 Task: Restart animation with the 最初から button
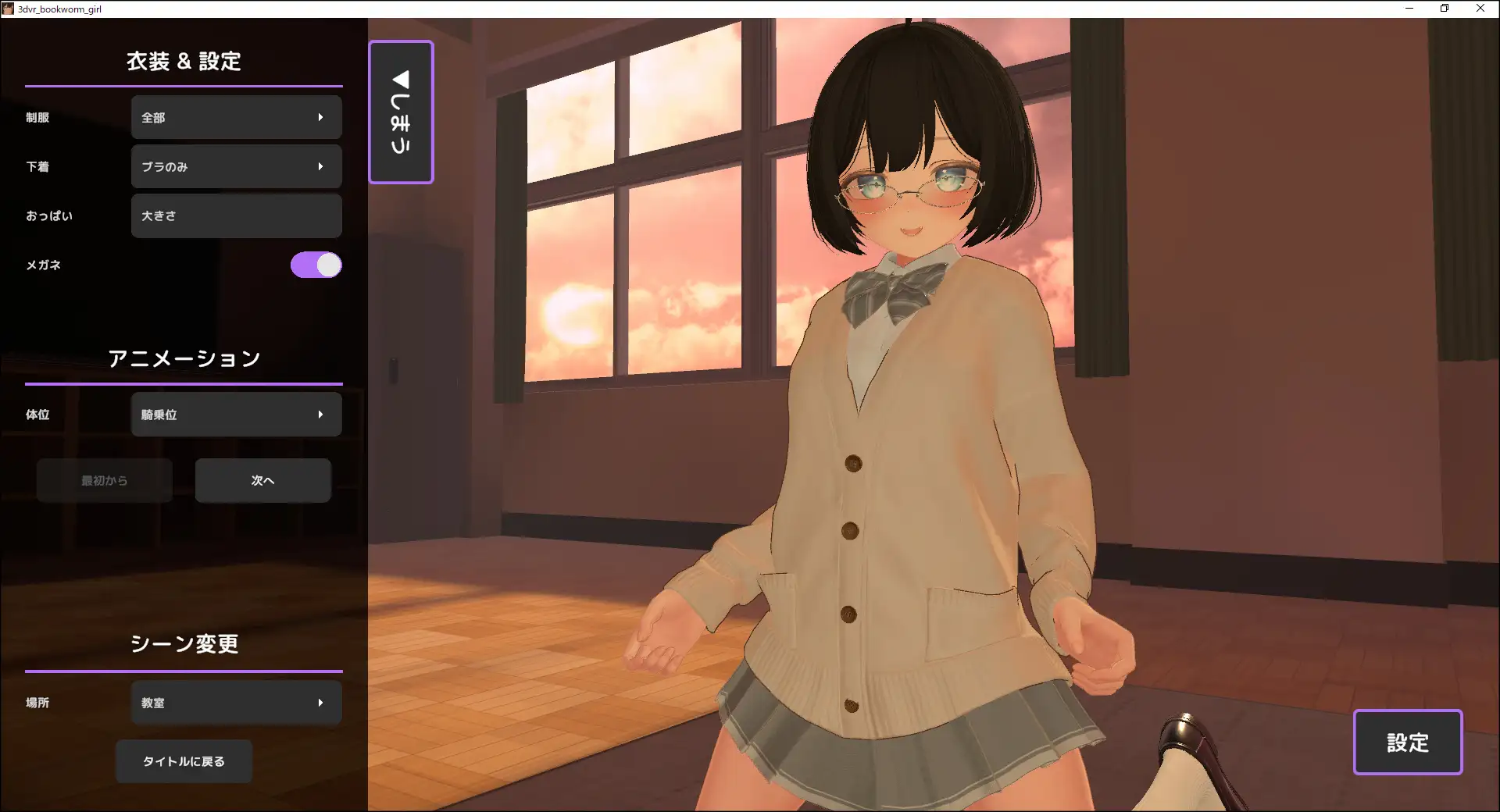point(104,481)
